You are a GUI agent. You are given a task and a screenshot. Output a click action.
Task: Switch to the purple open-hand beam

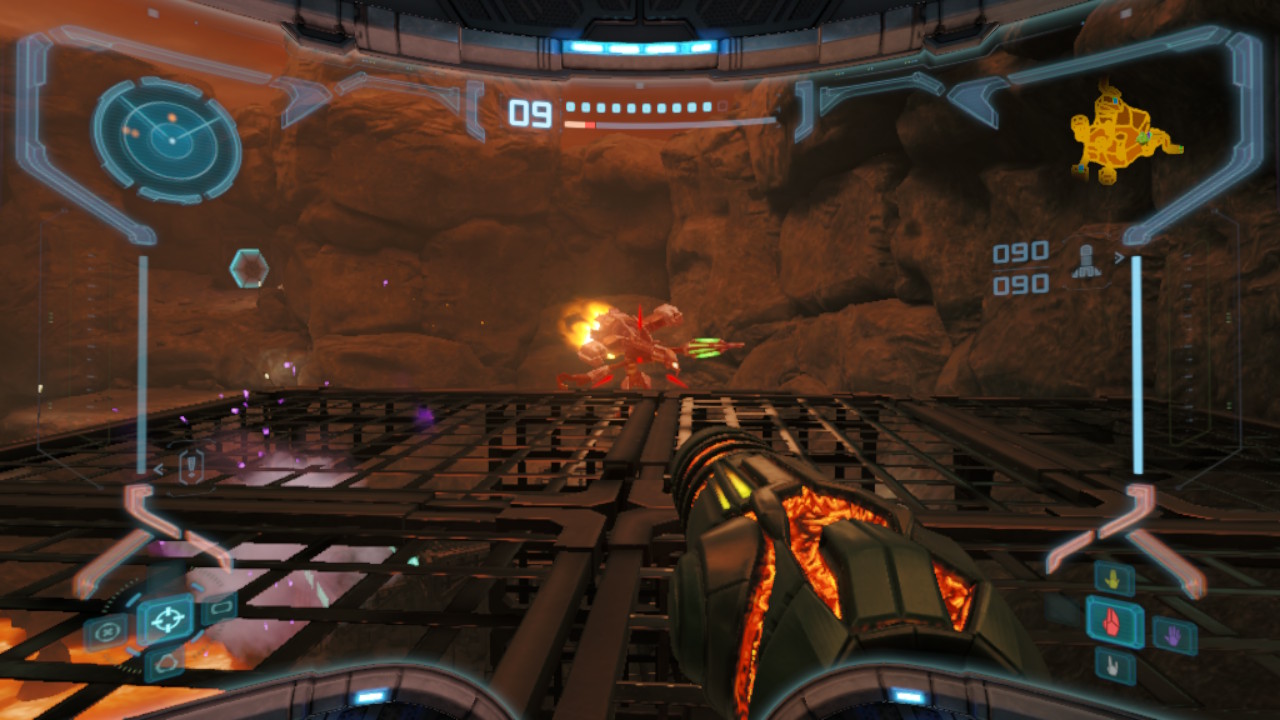[x=1173, y=634]
